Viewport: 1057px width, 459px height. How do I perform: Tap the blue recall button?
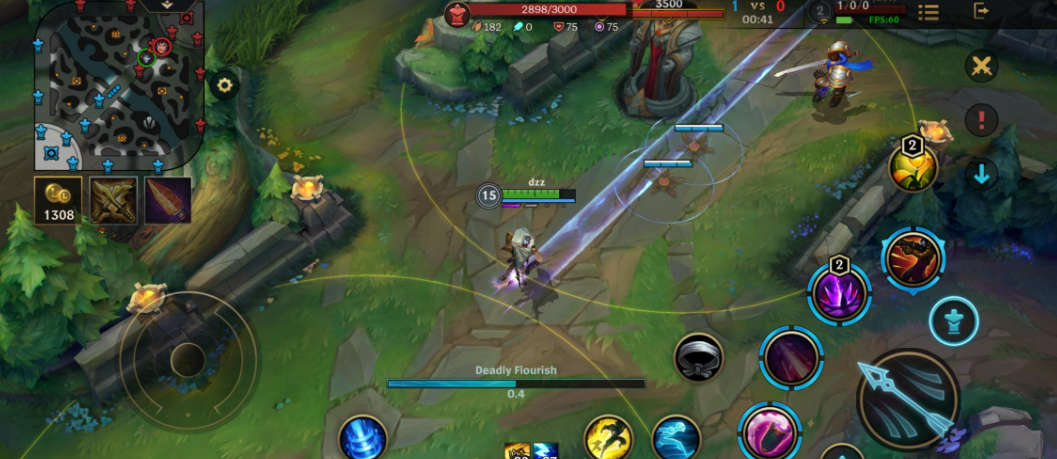(x=362, y=439)
